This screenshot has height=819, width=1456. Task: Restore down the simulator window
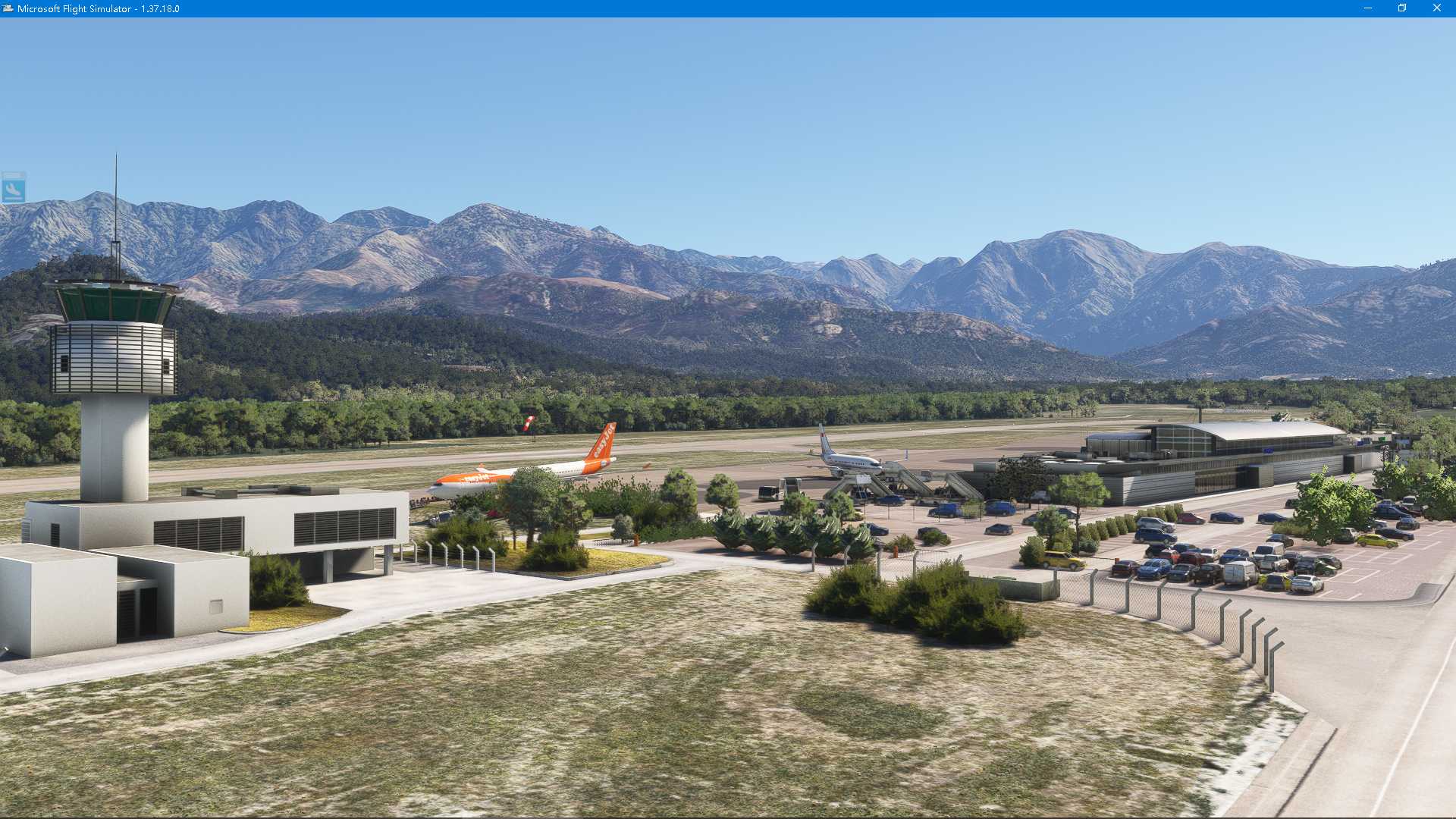[x=1400, y=8]
